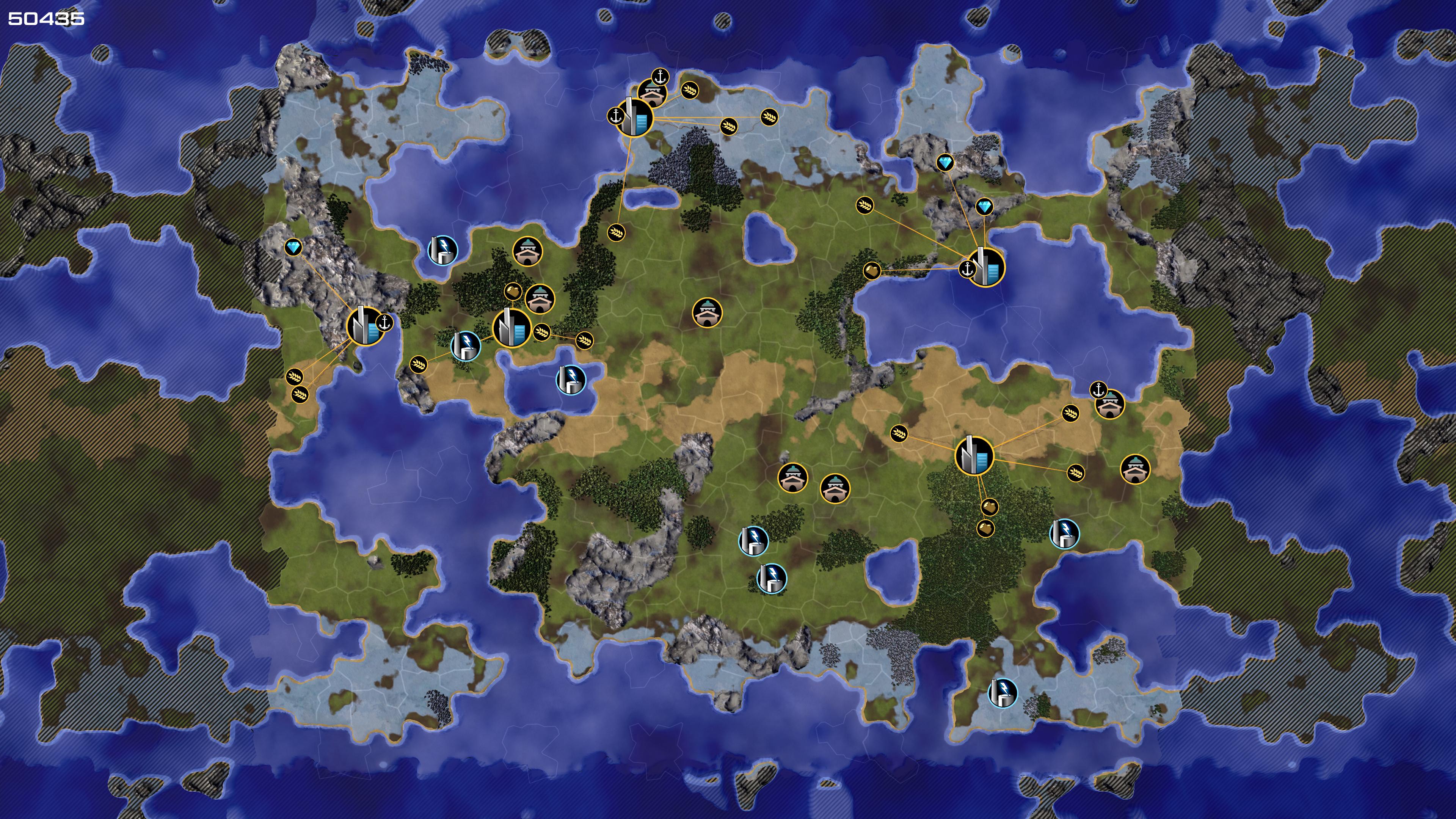1456x819 pixels.
Task: Click the wheat marker linked to the two-diamond city
Action: pos(864,205)
